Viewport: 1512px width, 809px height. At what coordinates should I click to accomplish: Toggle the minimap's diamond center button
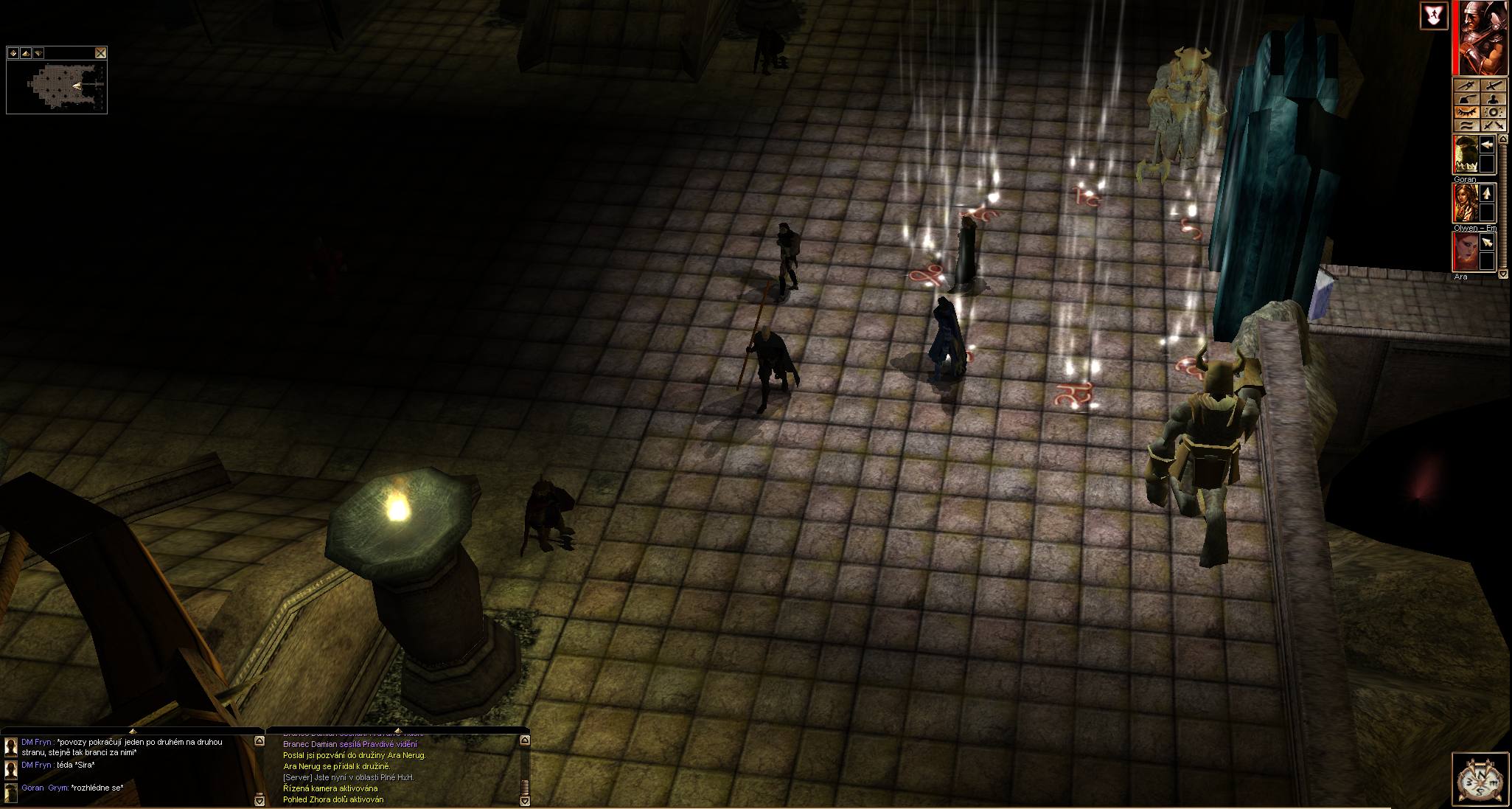pos(13,53)
